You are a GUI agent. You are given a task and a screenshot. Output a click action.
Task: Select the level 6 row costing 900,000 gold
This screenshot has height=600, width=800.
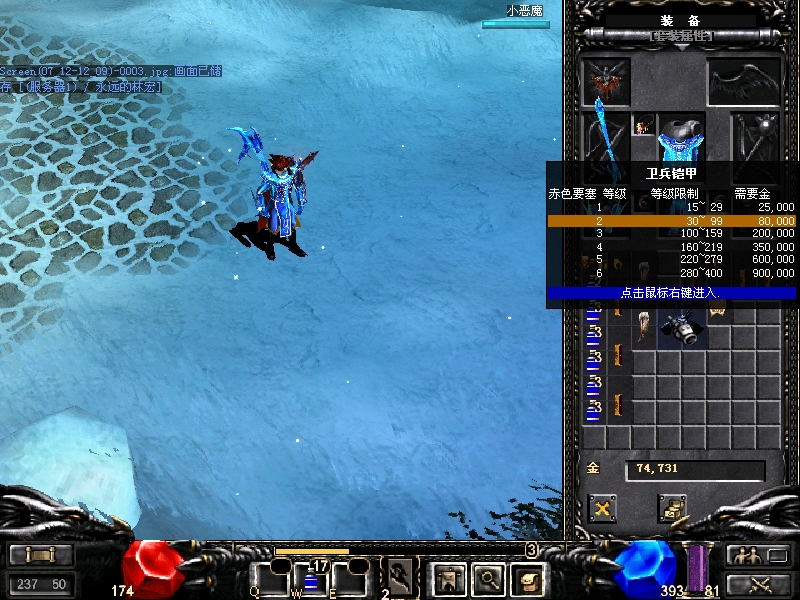tap(671, 272)
